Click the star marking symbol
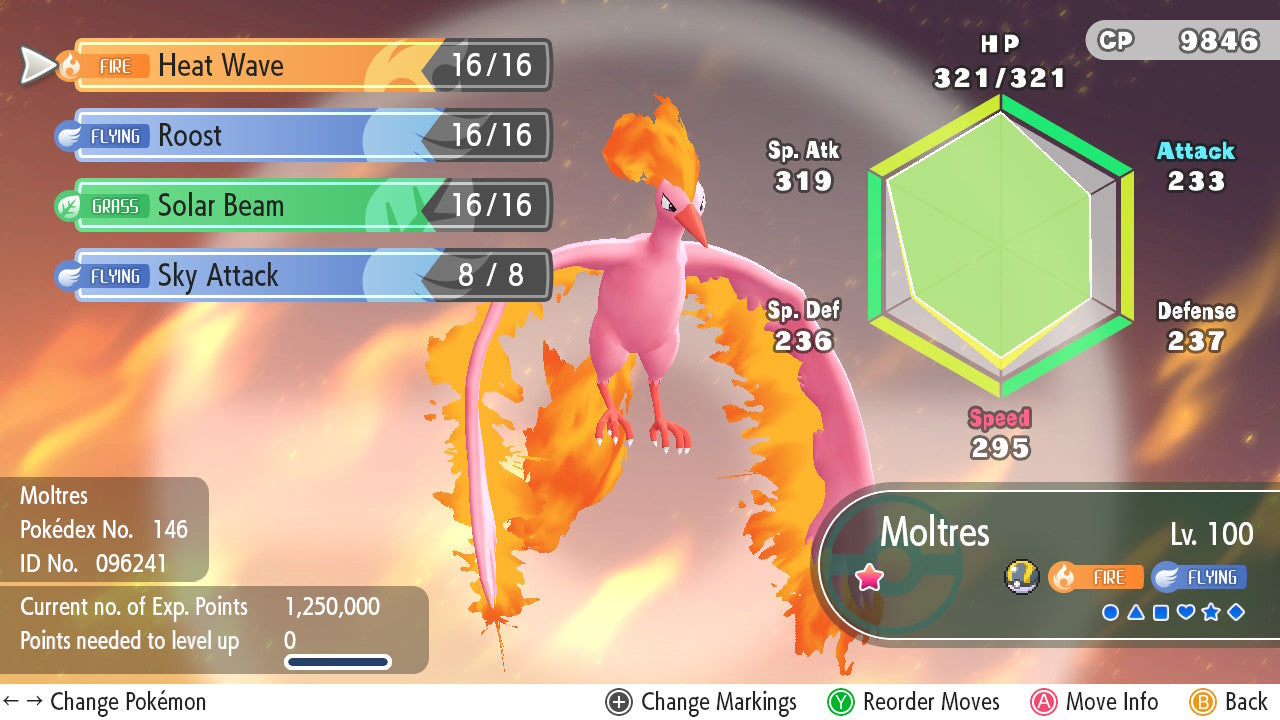The height and width of the screenshot is (720, 1280). pyautogui.click(x=1211, y=612)
